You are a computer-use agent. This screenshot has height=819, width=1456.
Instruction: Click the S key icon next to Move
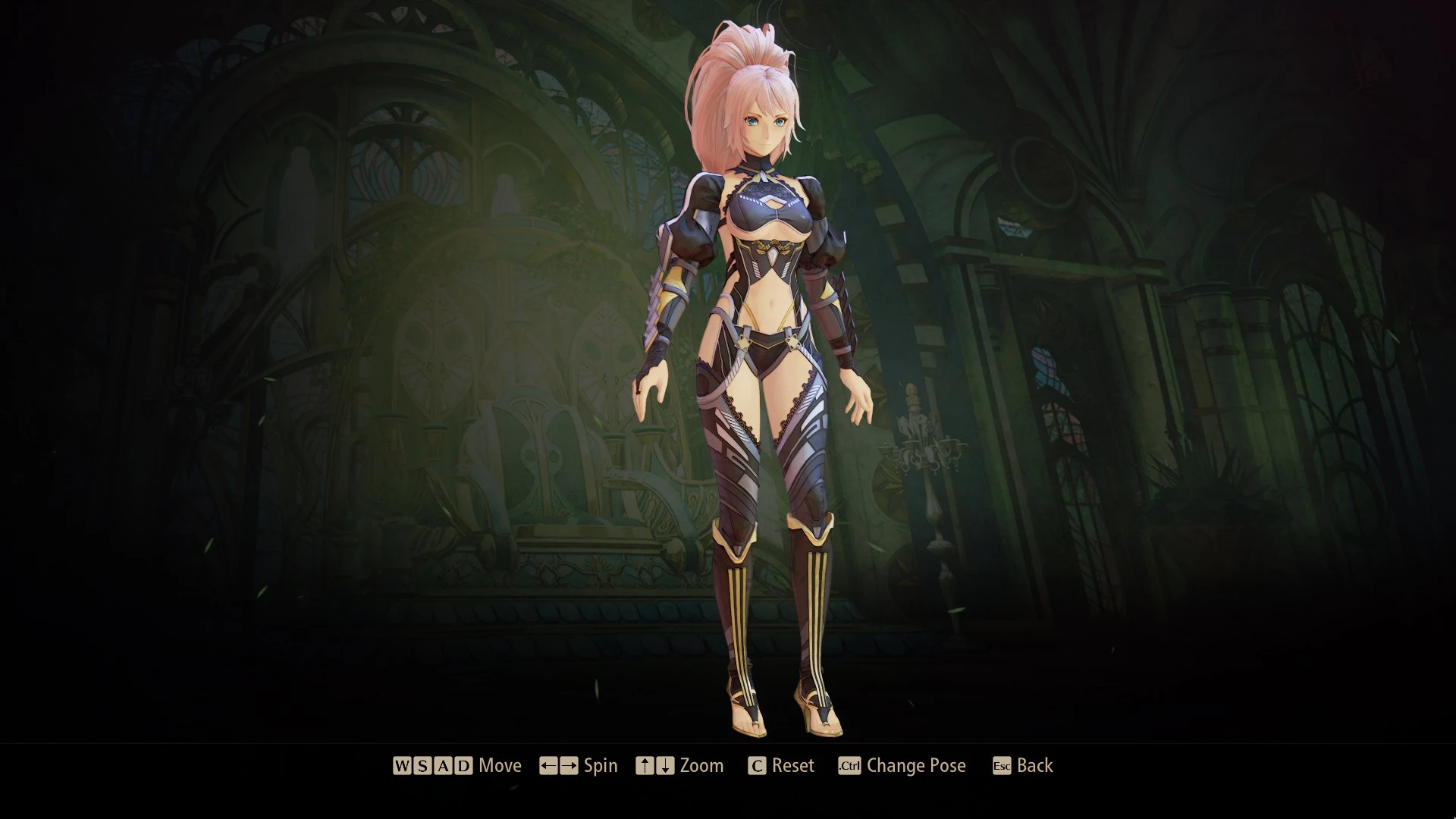[x=425, y=766]
